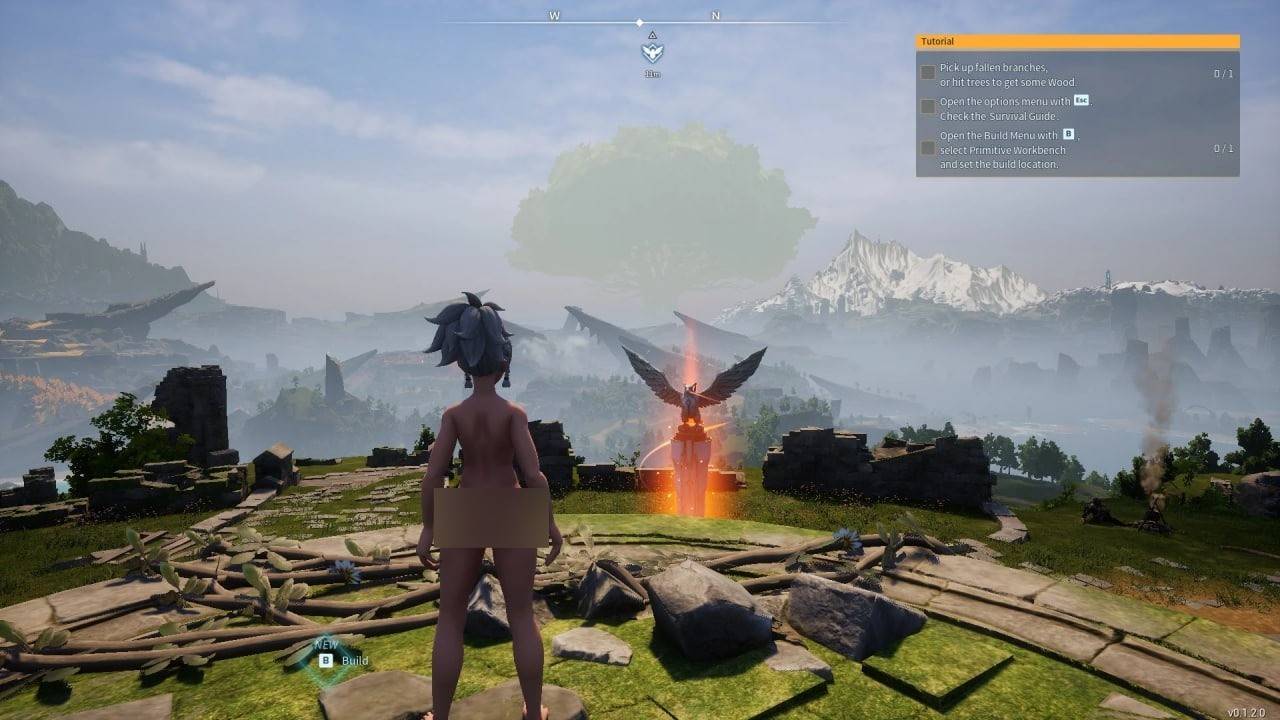The image size is (1280, 720).
Task: Click the triangle objective indicator below the compass
Action: pyautogui.click(x=653, y=35)
